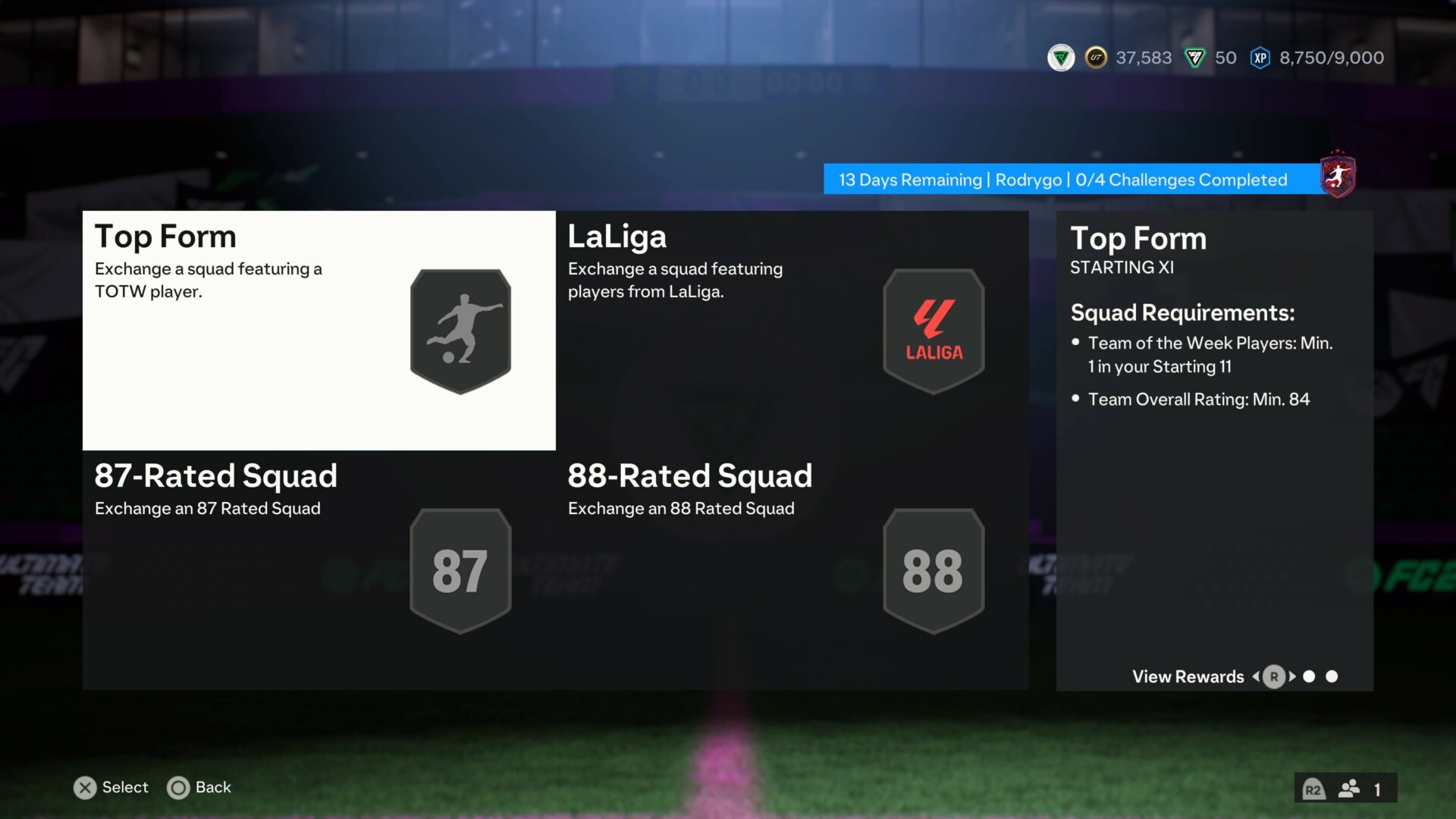Click the blue XP icon

pos(1260,57)
